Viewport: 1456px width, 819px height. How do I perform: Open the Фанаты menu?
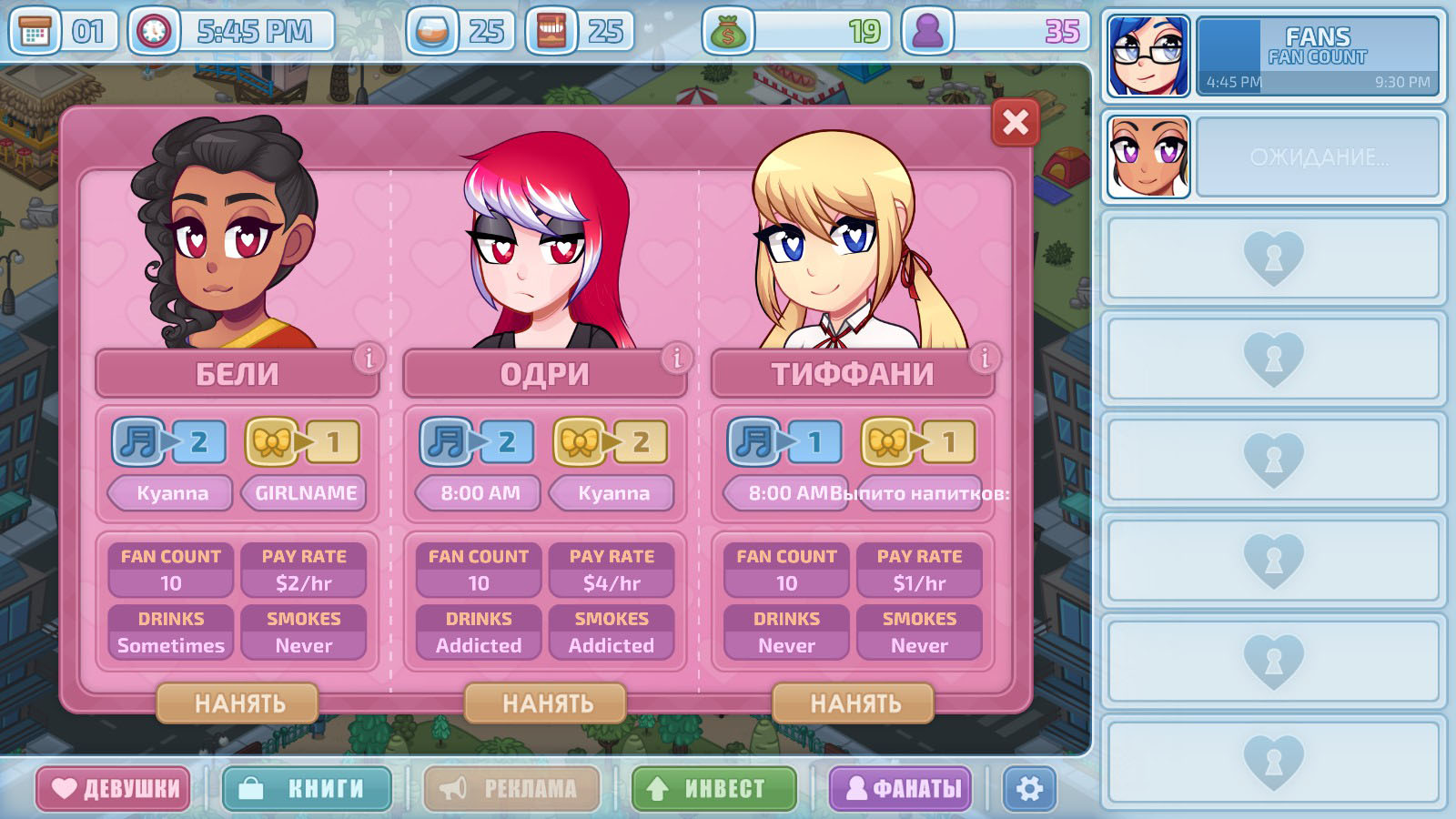[x=900, y=788]
